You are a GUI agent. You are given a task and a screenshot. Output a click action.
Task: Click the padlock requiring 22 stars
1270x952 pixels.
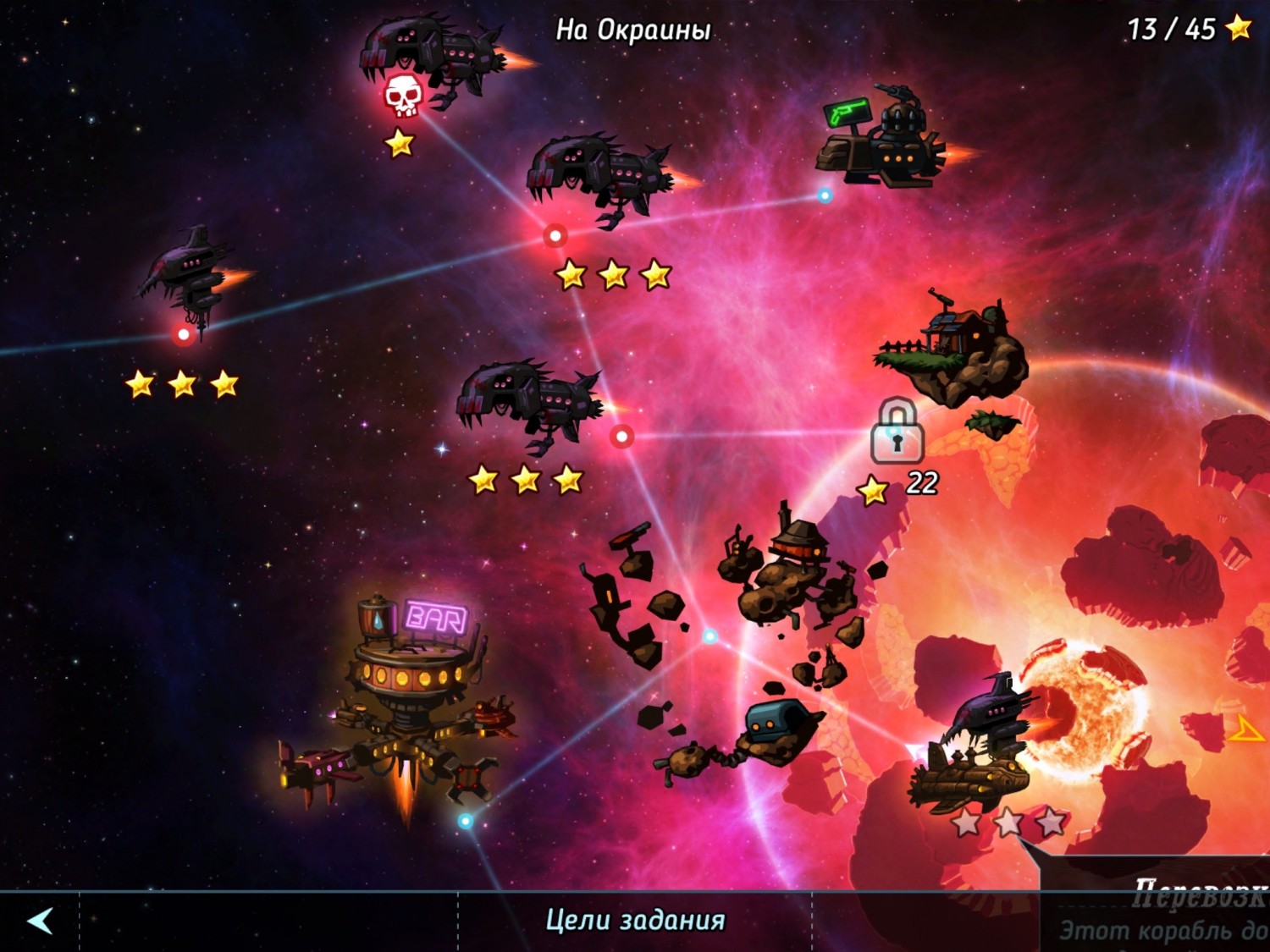click(897, 432)
